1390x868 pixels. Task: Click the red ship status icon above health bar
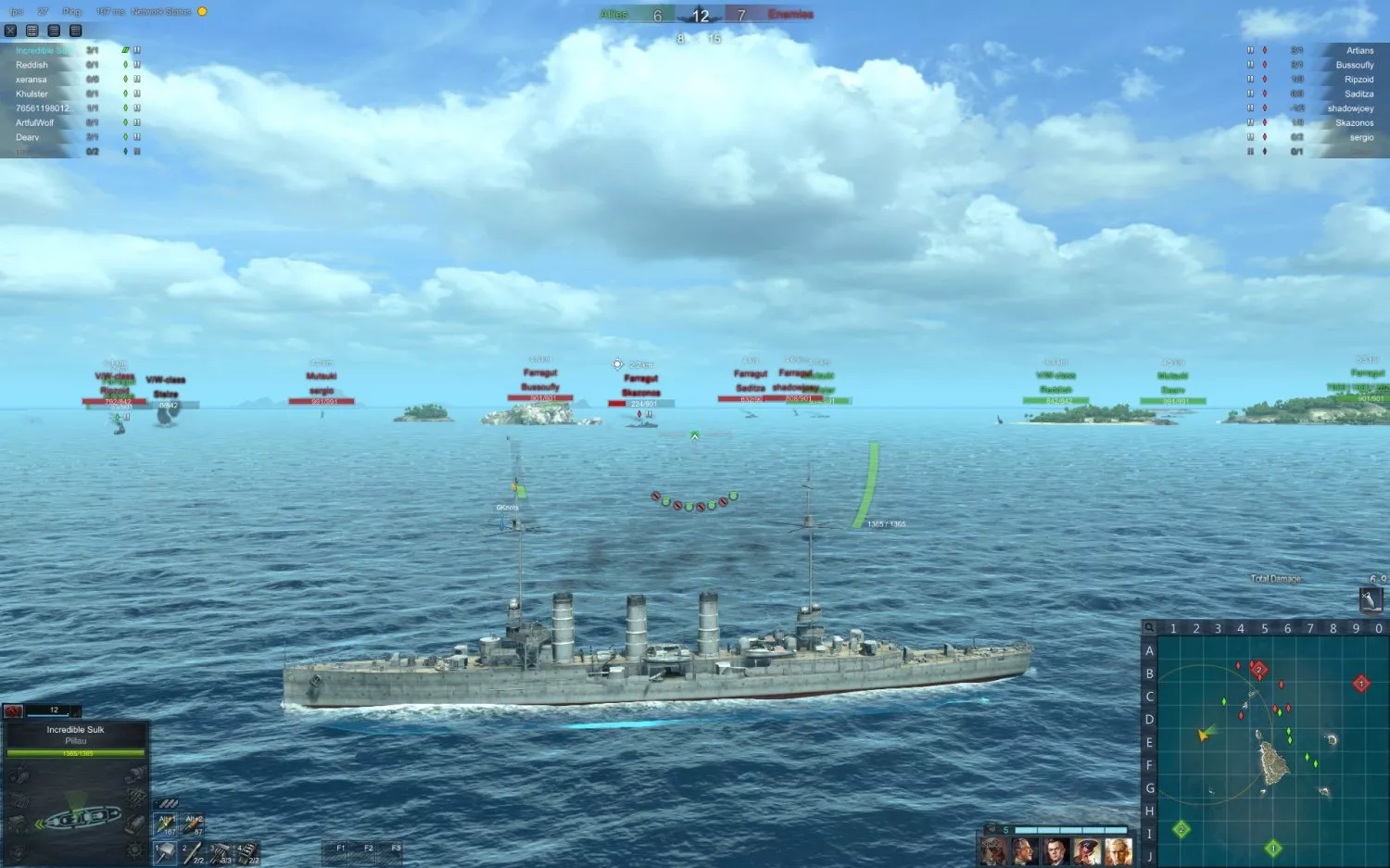12,711
